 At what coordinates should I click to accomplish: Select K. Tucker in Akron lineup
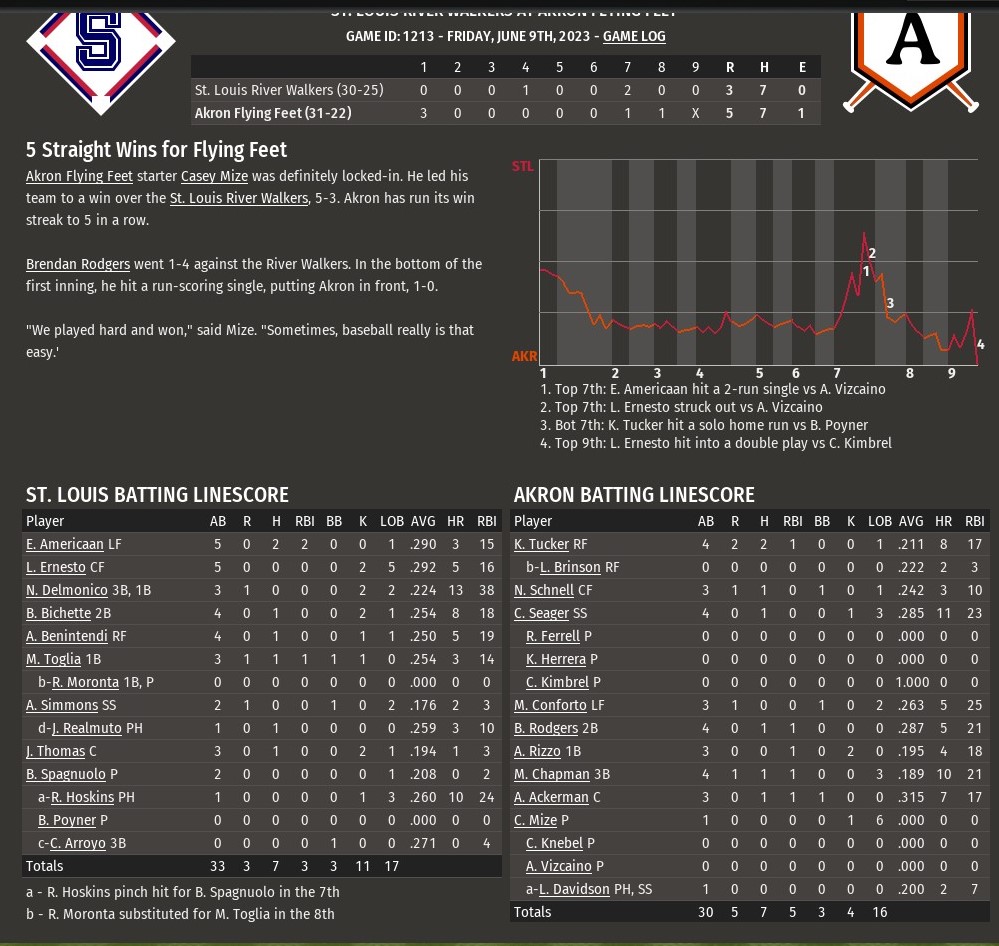[x=541, y=544]
